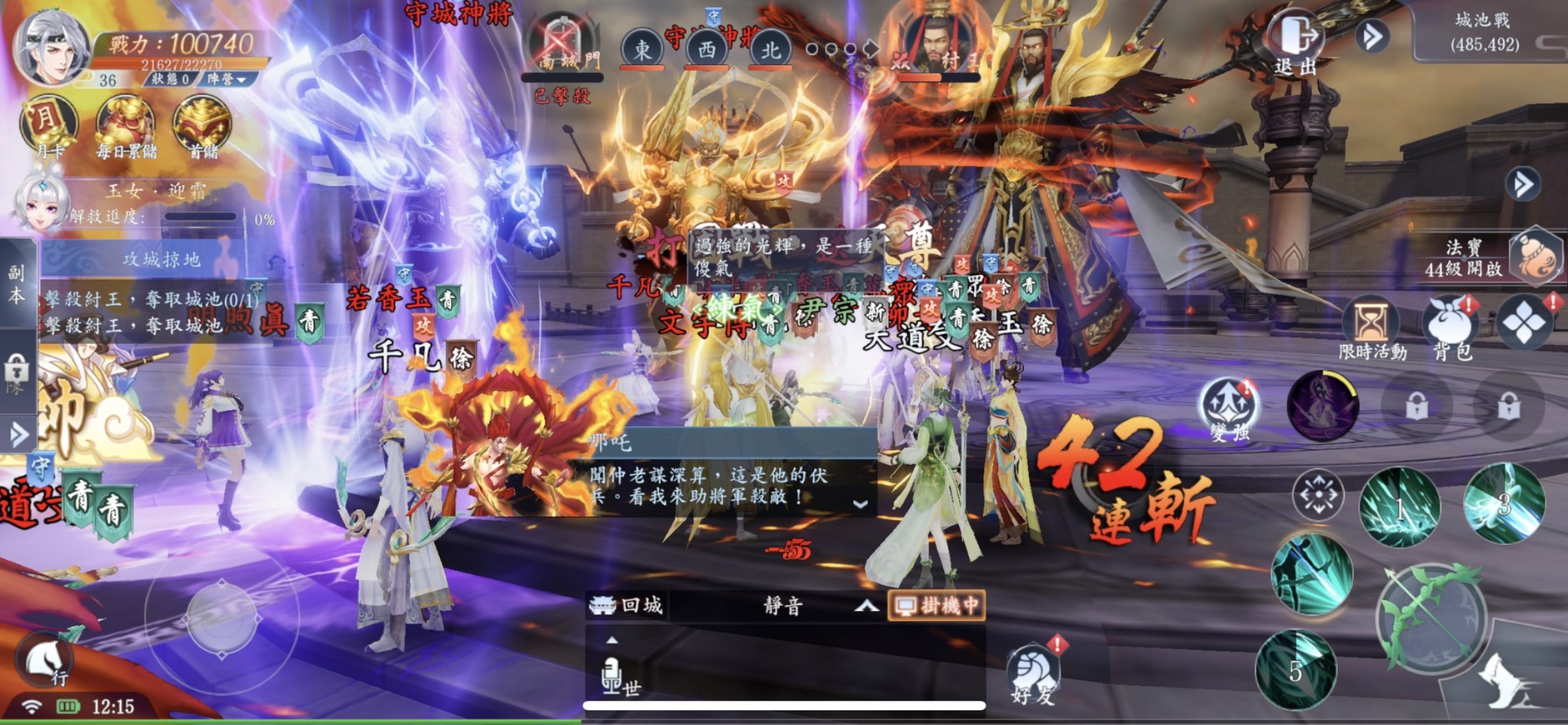Select the 北 north gate marker

pyautogui.click(x=770, y=50)
